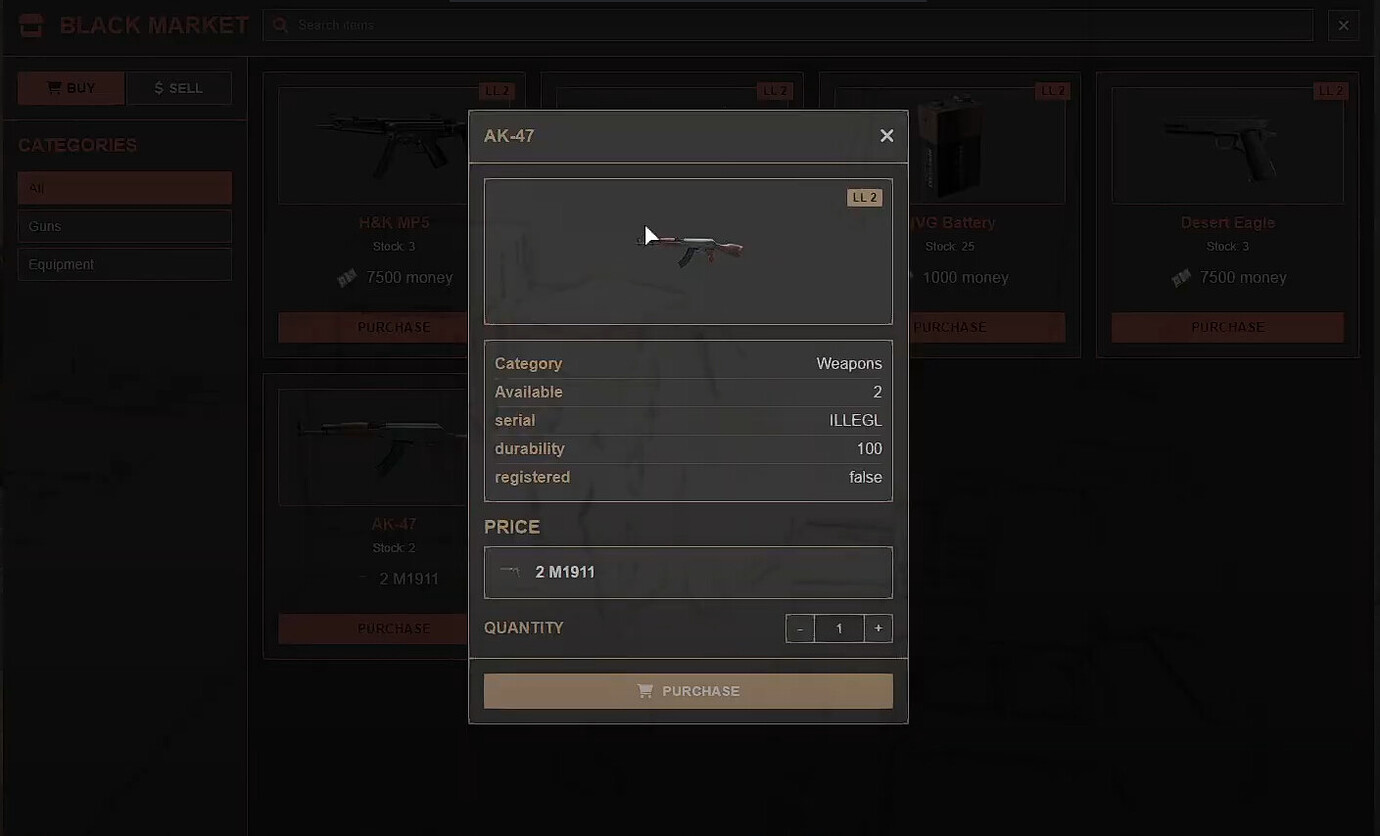
Task: Click the LL2 badge on the AK-47 preview
Action: tap(864, 197)
